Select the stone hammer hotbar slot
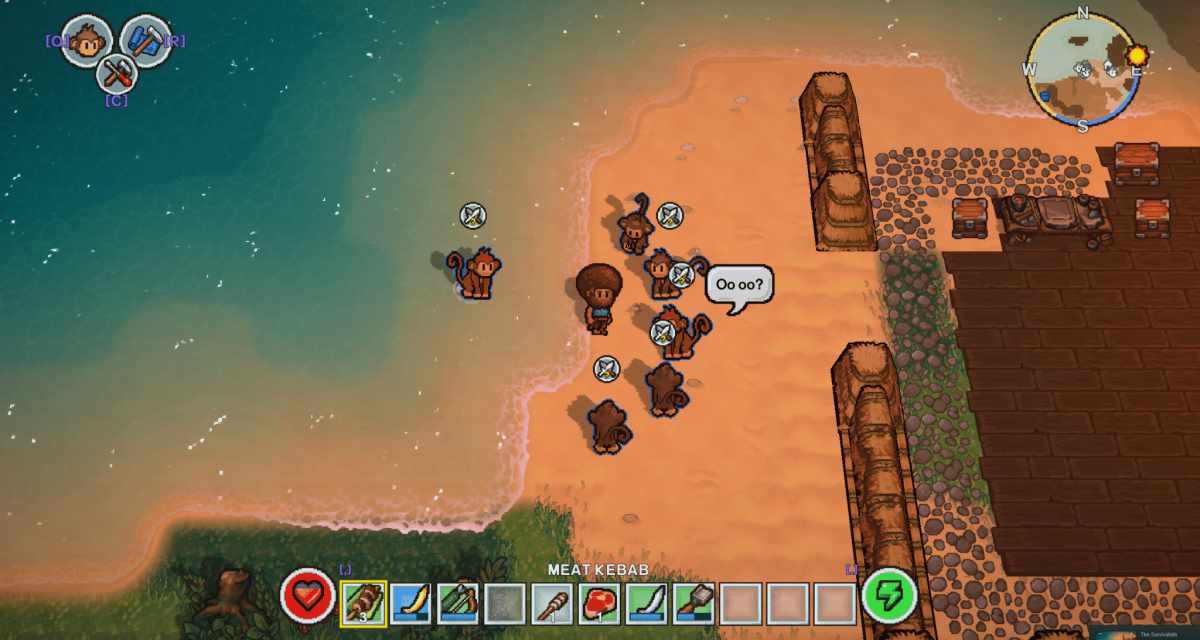 click(694, 603)
